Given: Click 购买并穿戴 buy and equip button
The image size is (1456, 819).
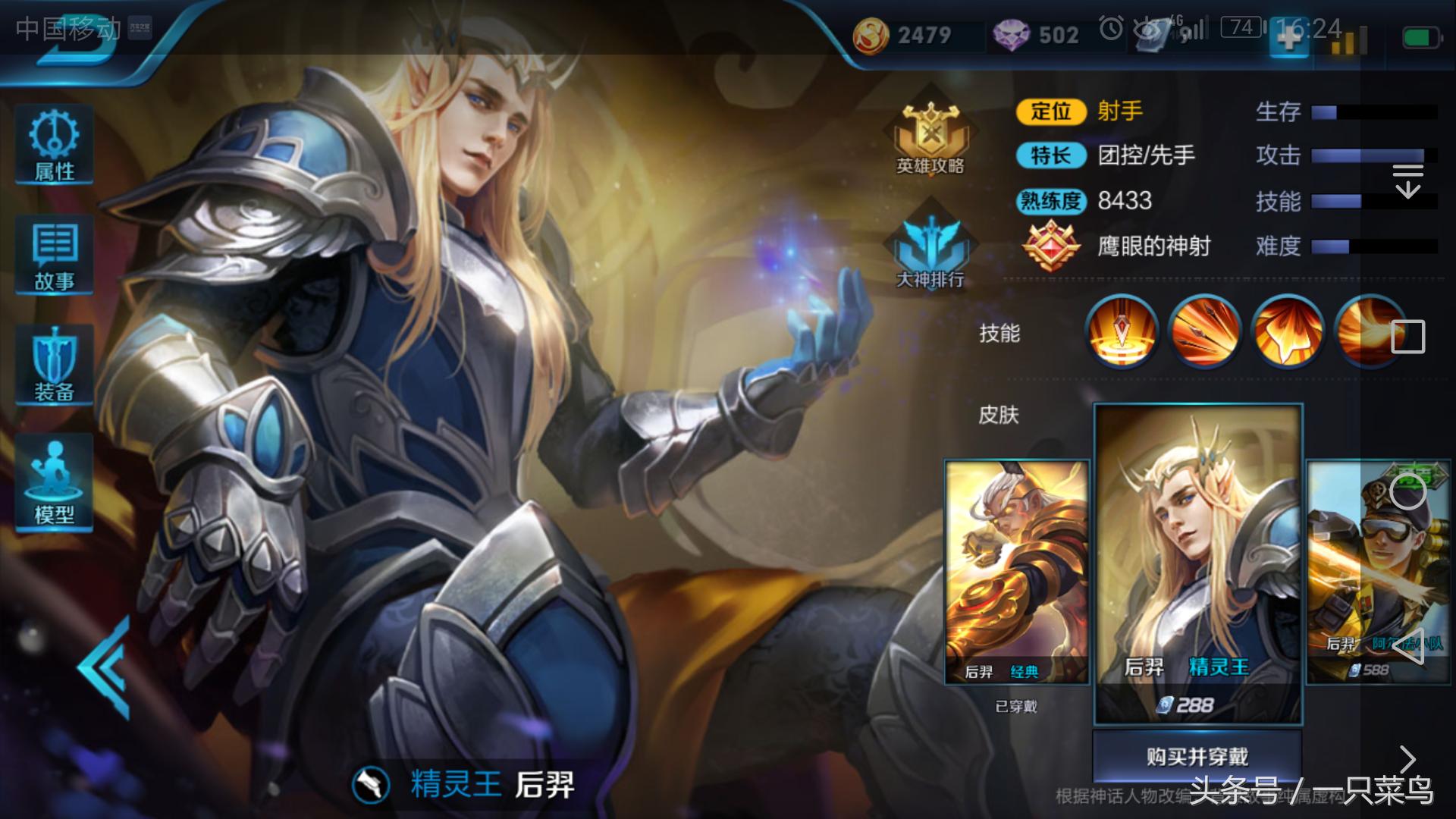Looking at the screenshot, I should (1197, 757).
